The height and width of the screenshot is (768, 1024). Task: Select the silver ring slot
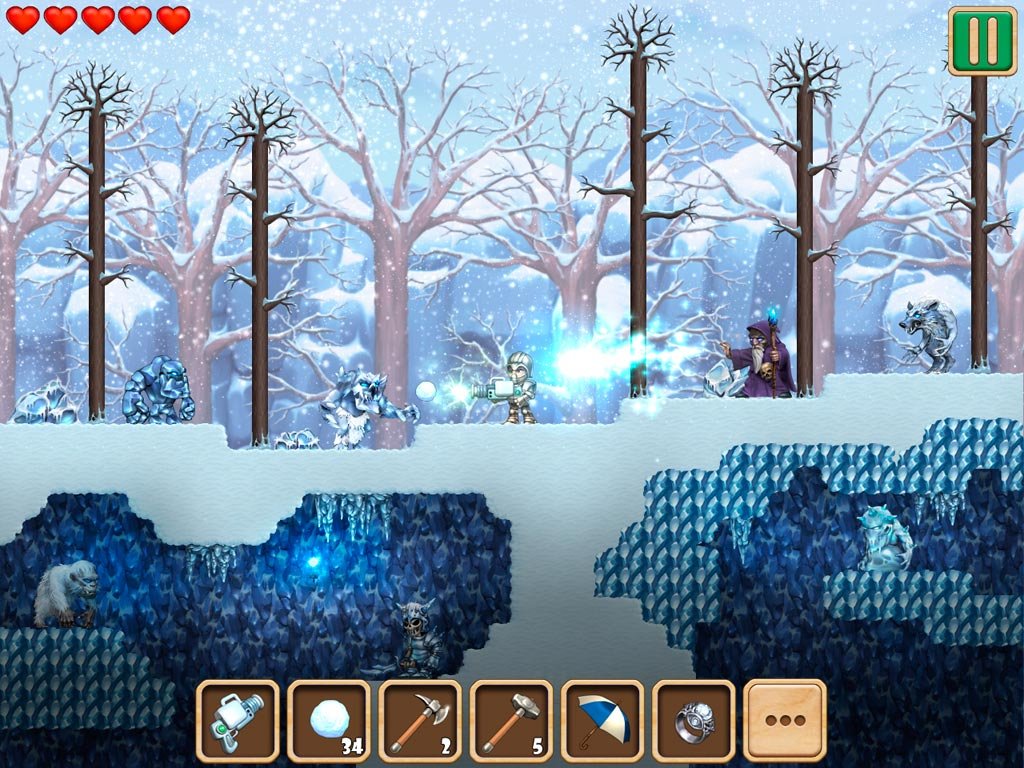(693, 720)
